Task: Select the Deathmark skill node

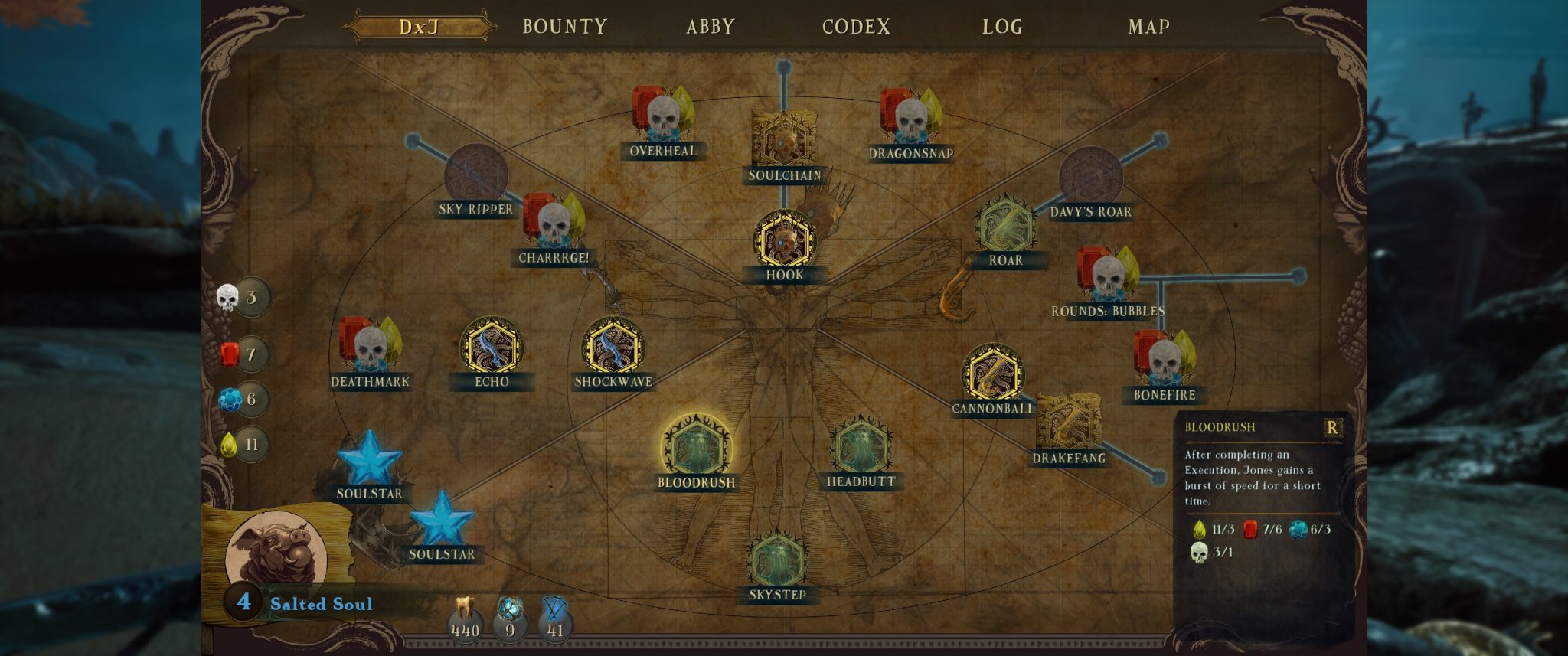Action: pos(370,347)
